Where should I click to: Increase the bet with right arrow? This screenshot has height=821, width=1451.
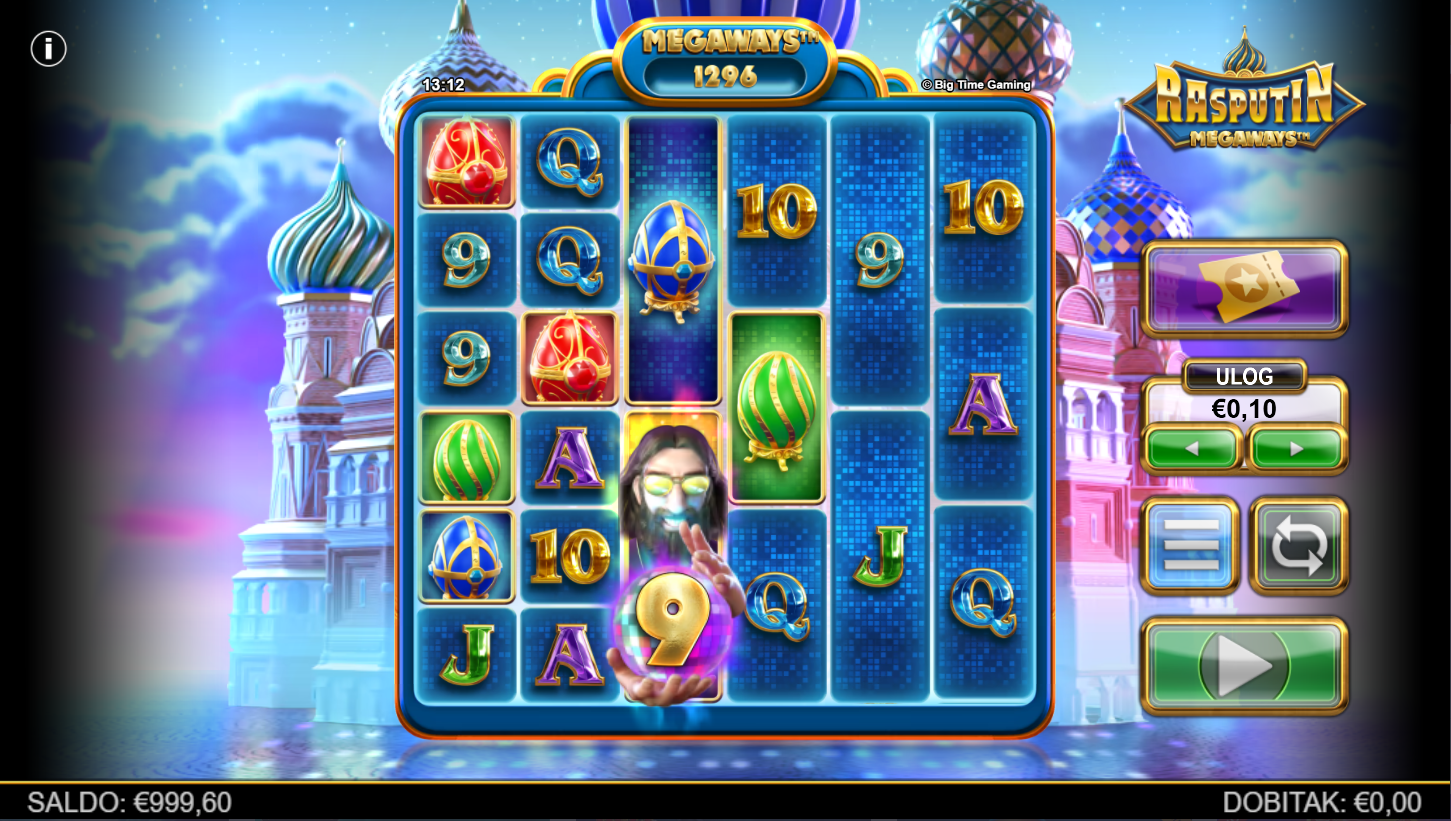click(1297, 449)
